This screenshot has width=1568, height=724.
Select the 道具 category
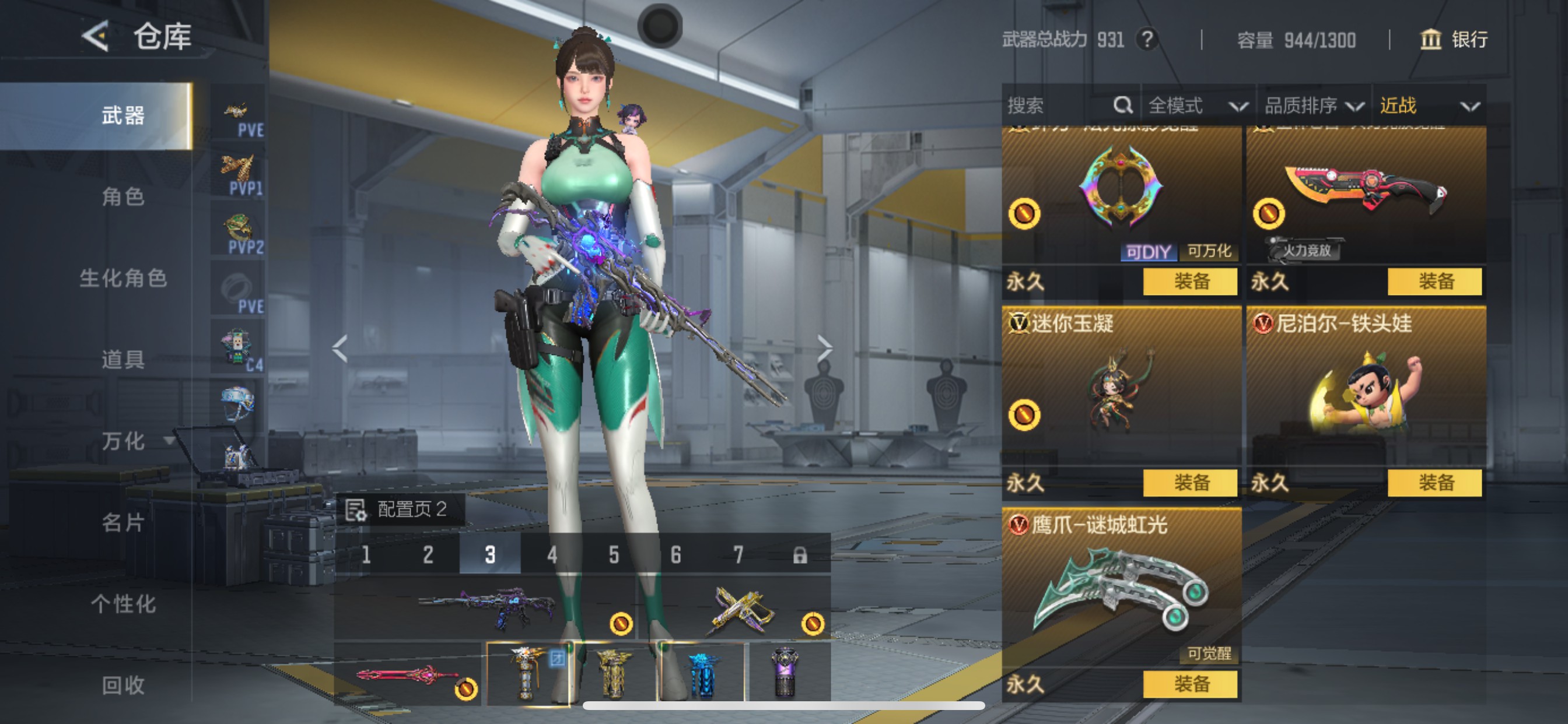point(123,360)
